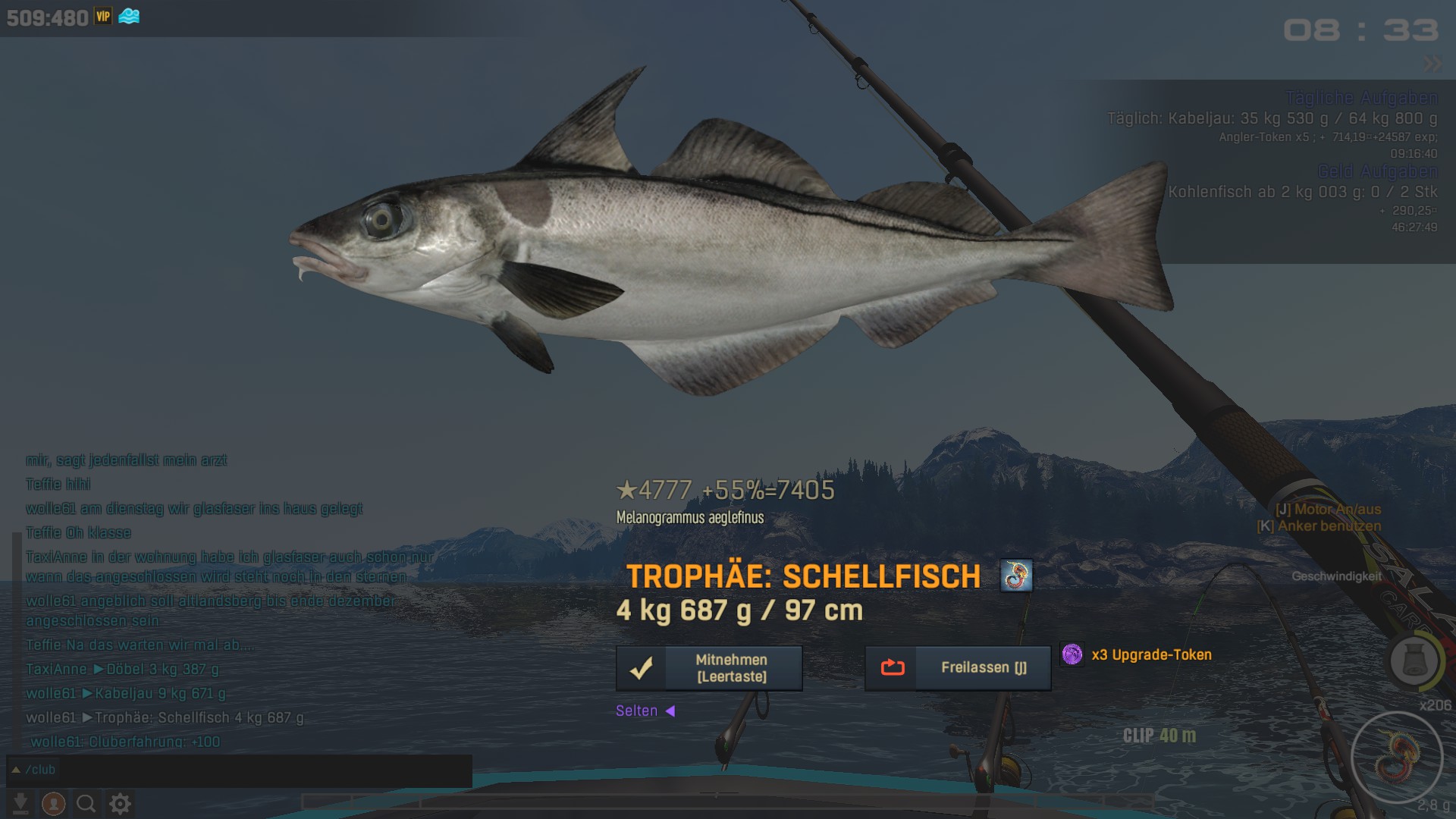This screenshot has width=1456, height=819.
Task: Keep the fish with the Mitnehmen button
Action: pyautogui.click(x=709, y=668)
